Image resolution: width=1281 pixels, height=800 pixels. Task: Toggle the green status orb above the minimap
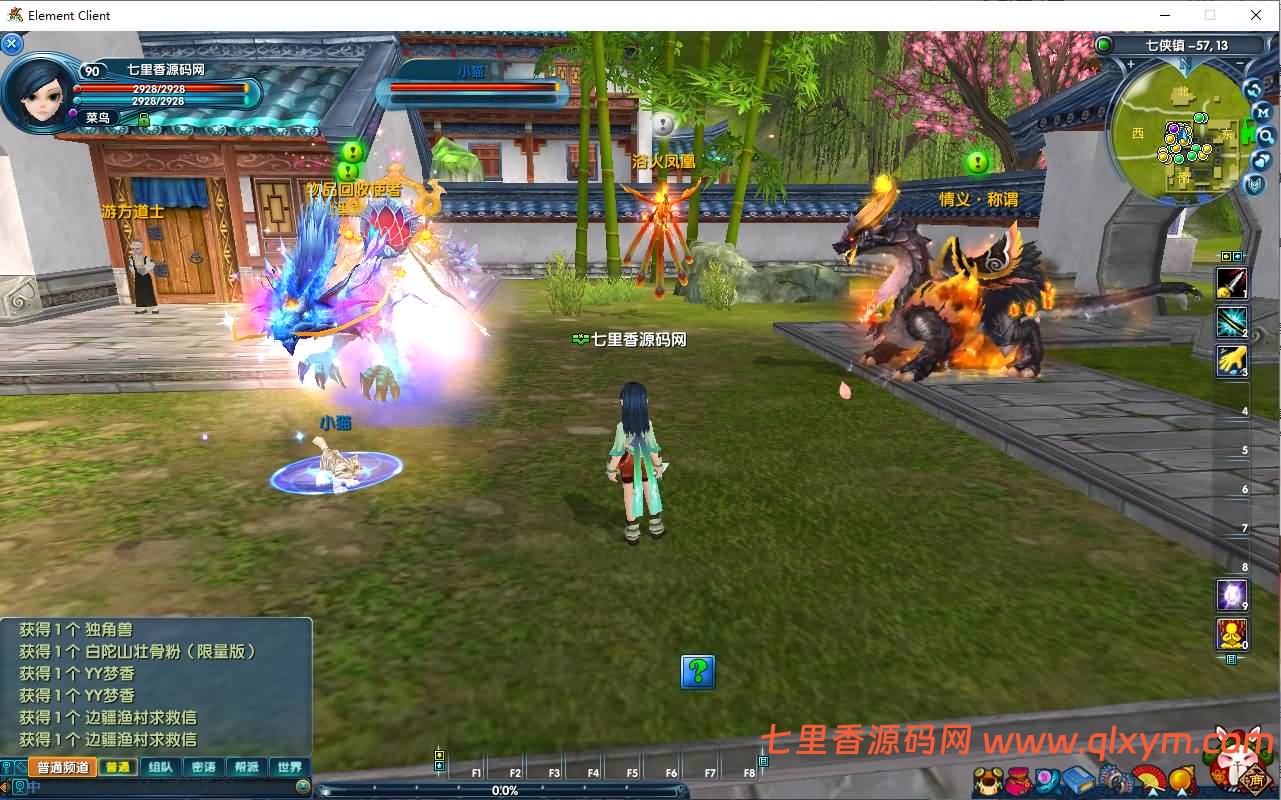[1104, 45]
